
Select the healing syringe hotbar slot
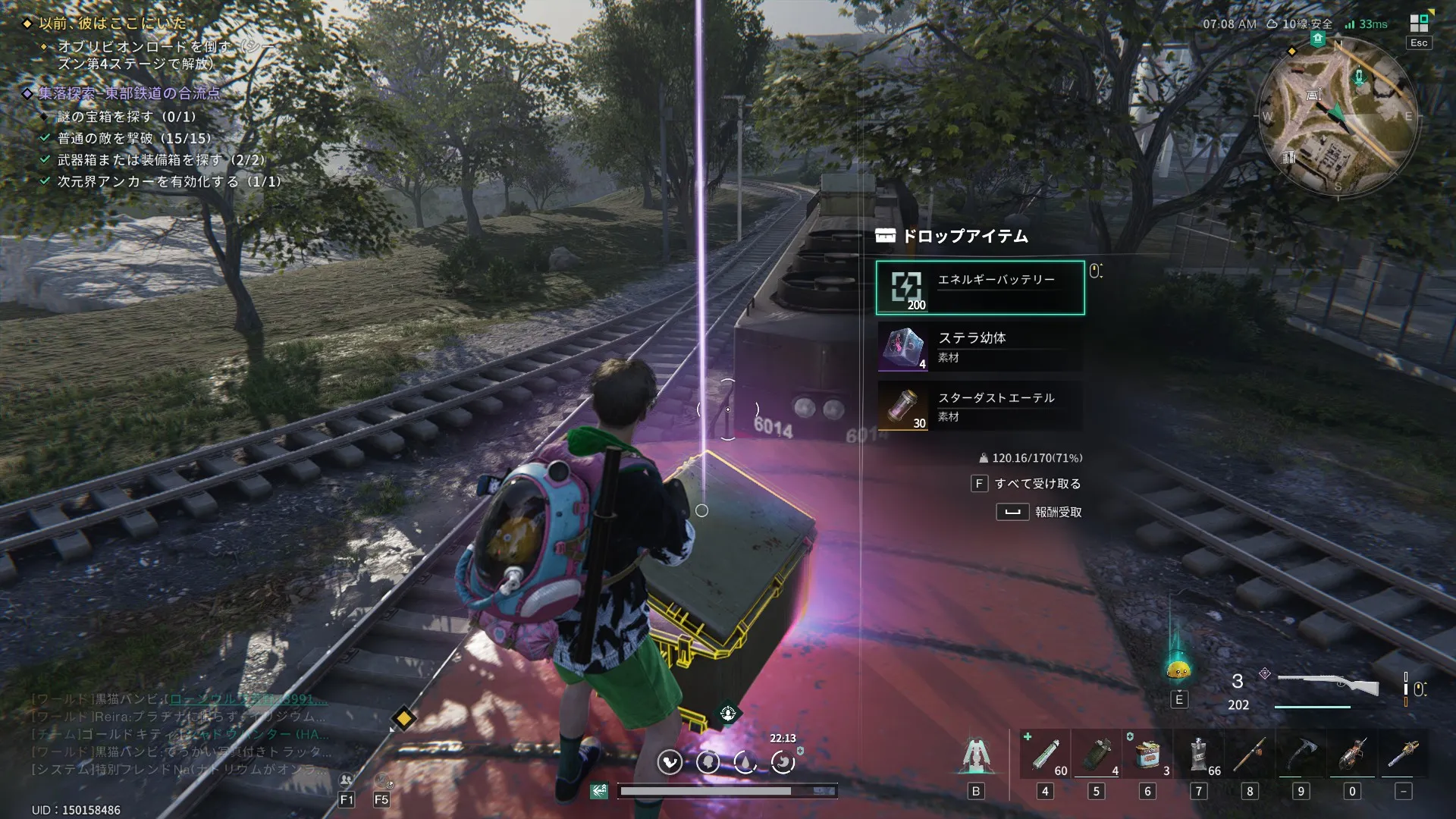click(x=1045, y=755)
